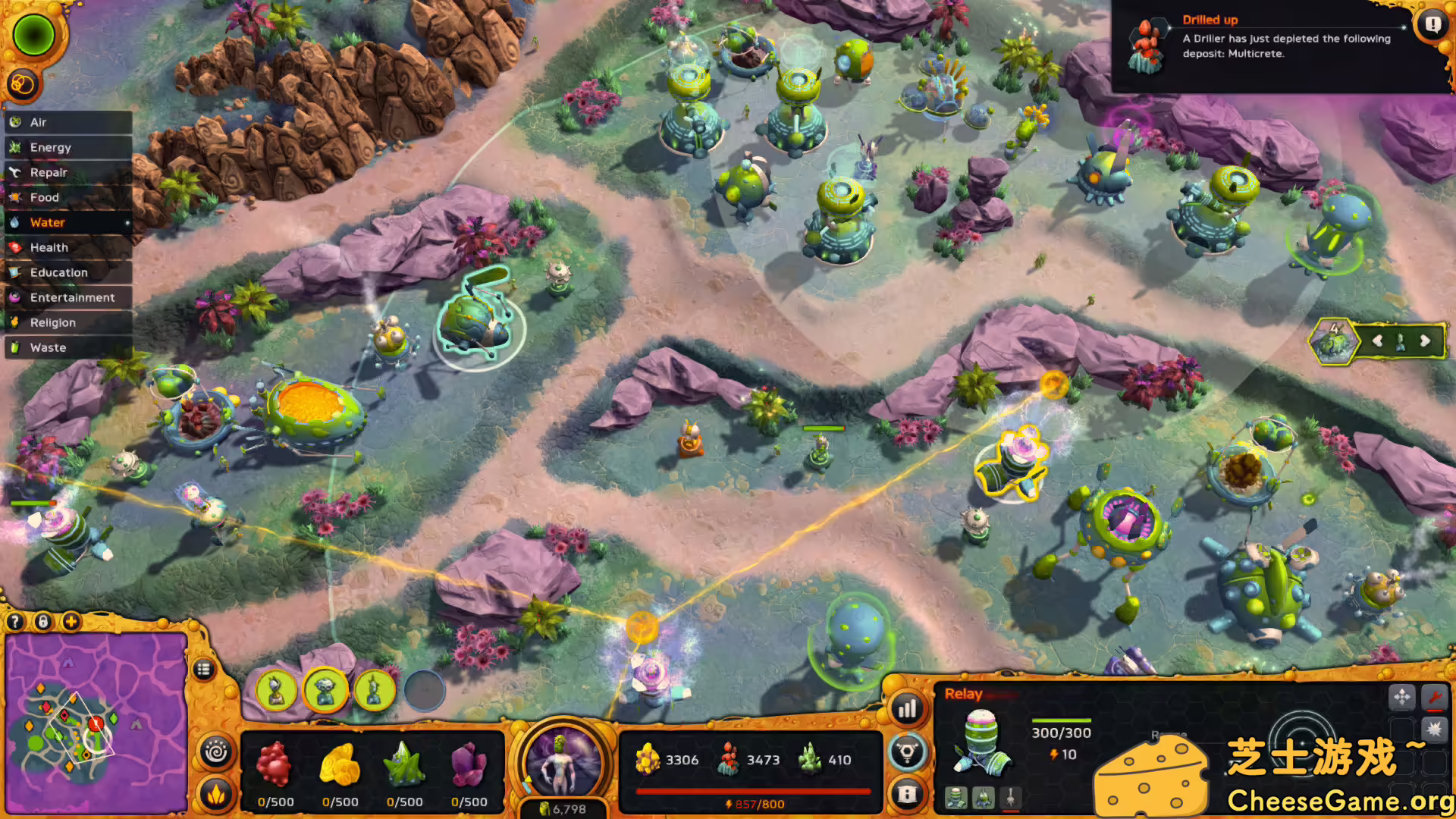Show the Education overlay entry
Image resolution: width=1456 pixels, height=819 pixels.
click(59, 272)
